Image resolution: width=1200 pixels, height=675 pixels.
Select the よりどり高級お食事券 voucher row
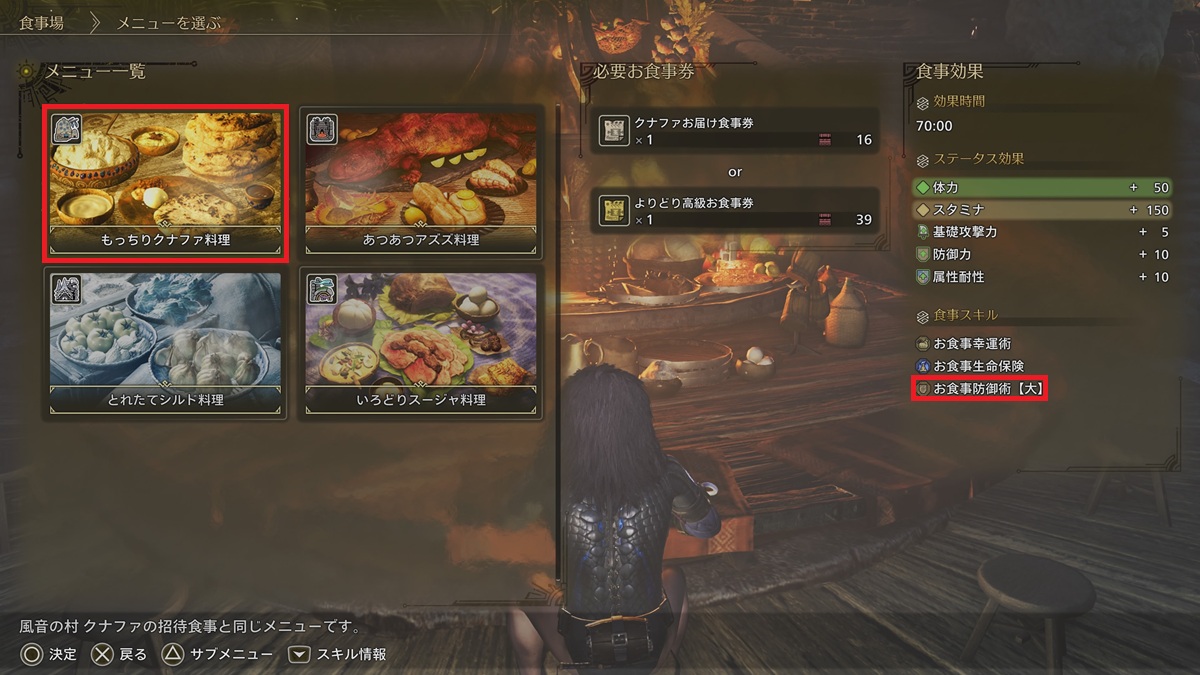pos(735,211)
